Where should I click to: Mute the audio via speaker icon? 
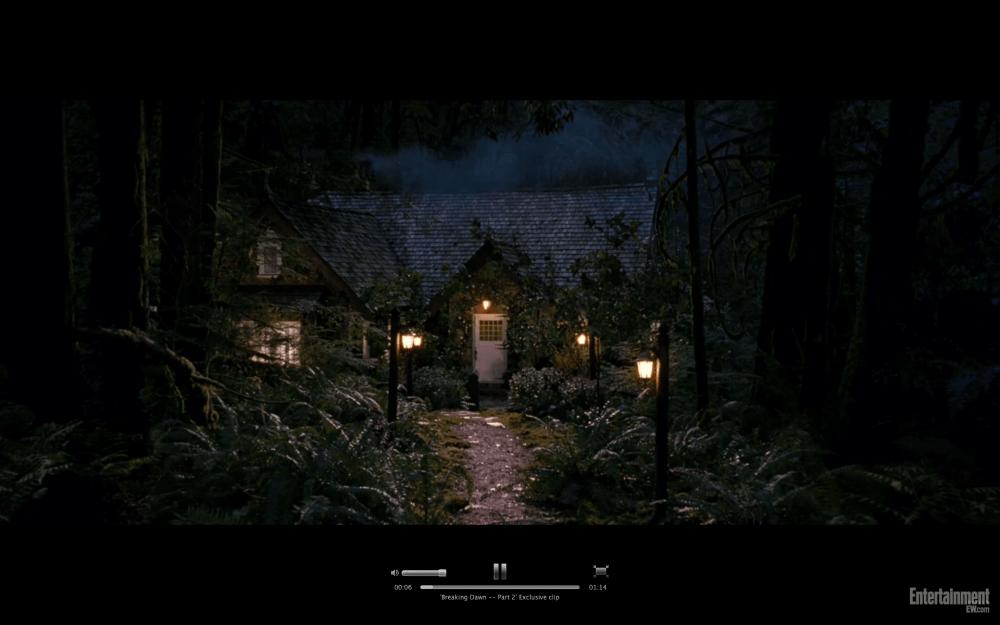click(x=395, y=573)
